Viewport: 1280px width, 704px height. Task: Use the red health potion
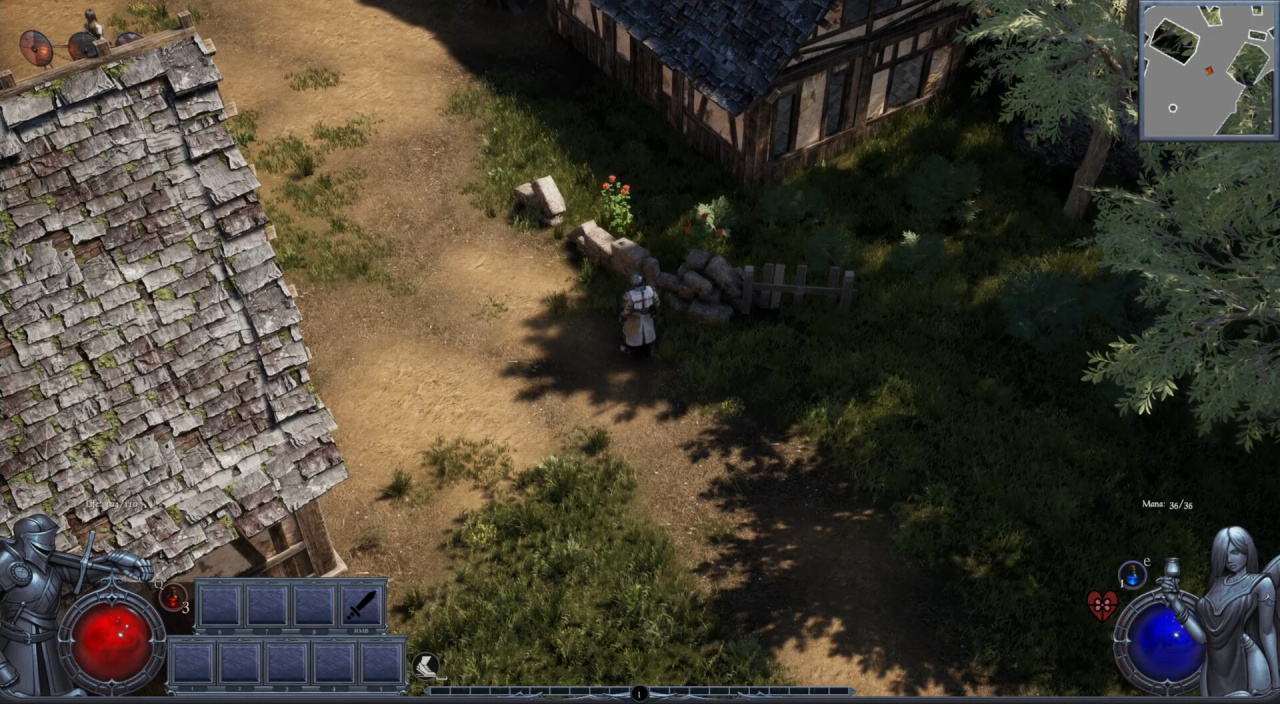tap(173, 597)
